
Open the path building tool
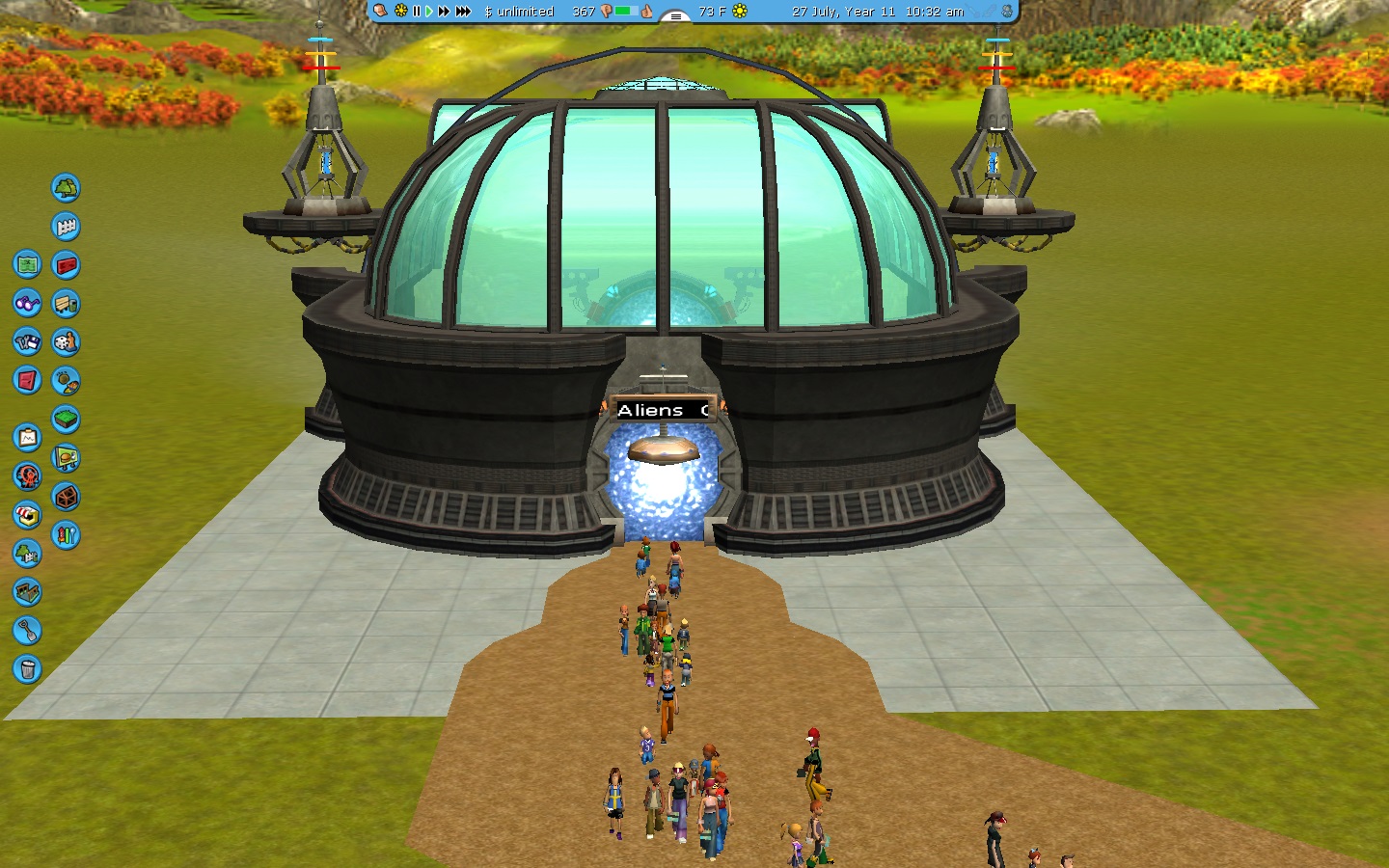(27, 592)
